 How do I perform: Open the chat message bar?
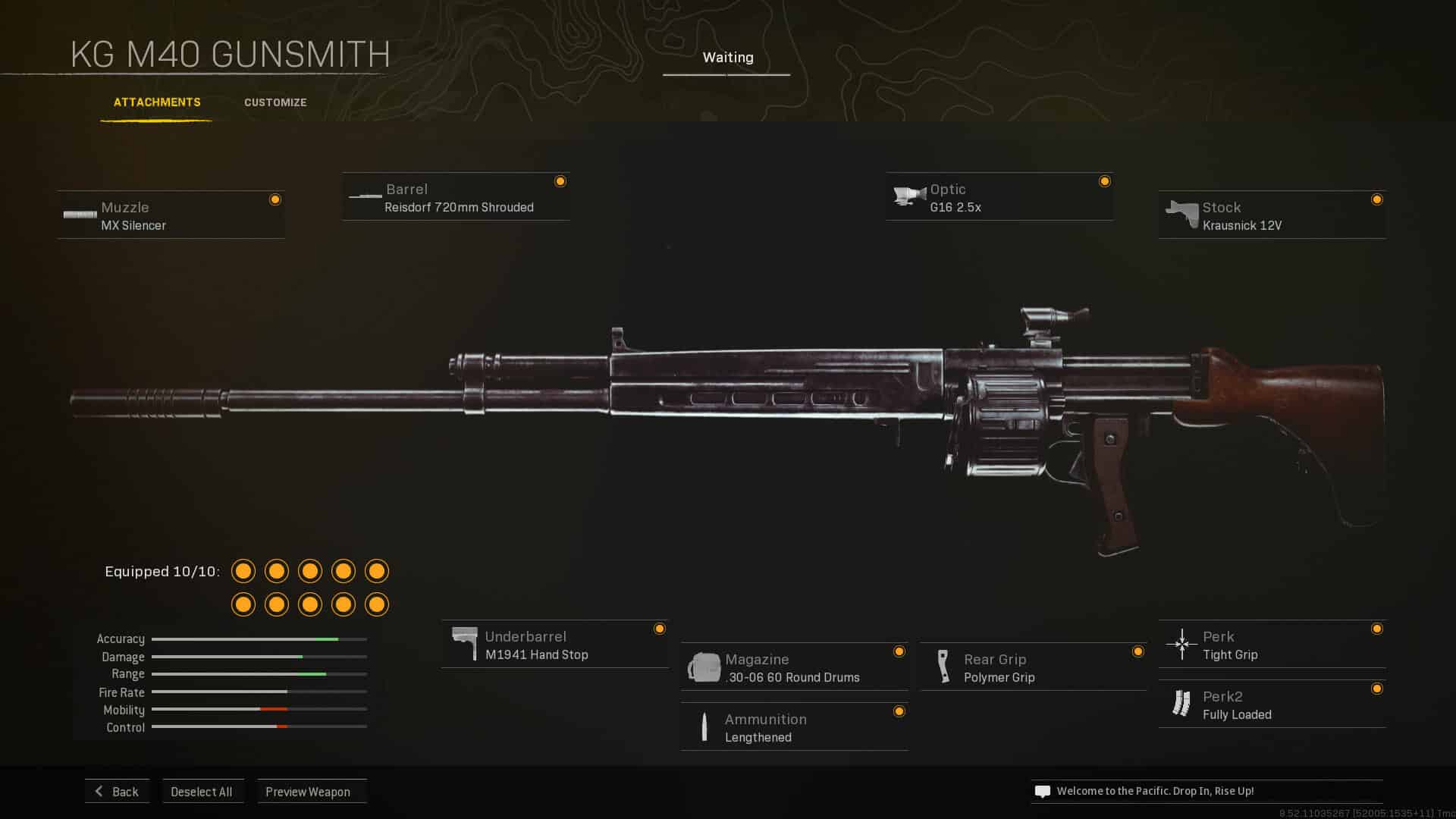[1206, 791]
